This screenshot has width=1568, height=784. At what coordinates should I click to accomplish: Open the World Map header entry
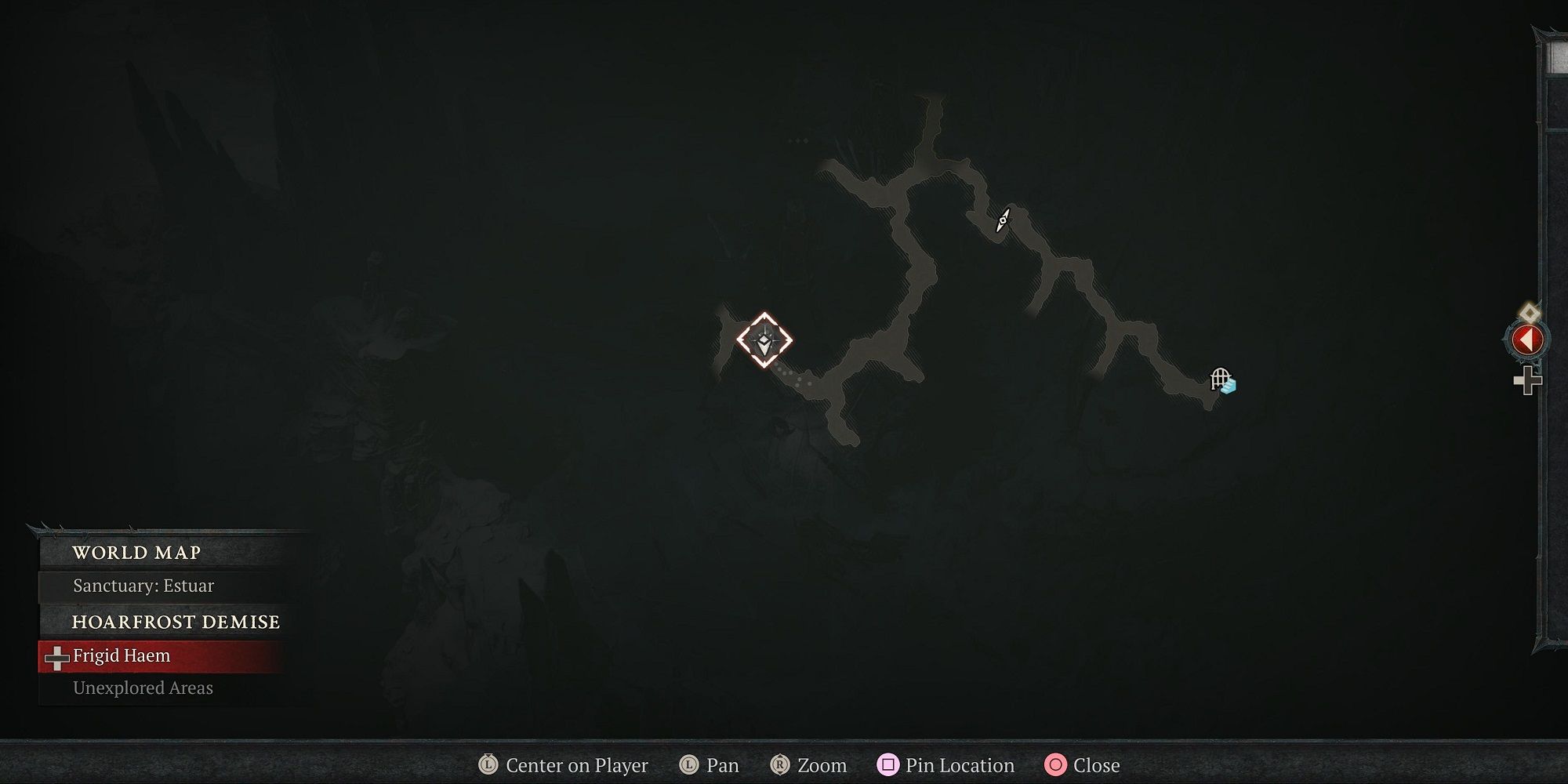(x=136, y=552)
